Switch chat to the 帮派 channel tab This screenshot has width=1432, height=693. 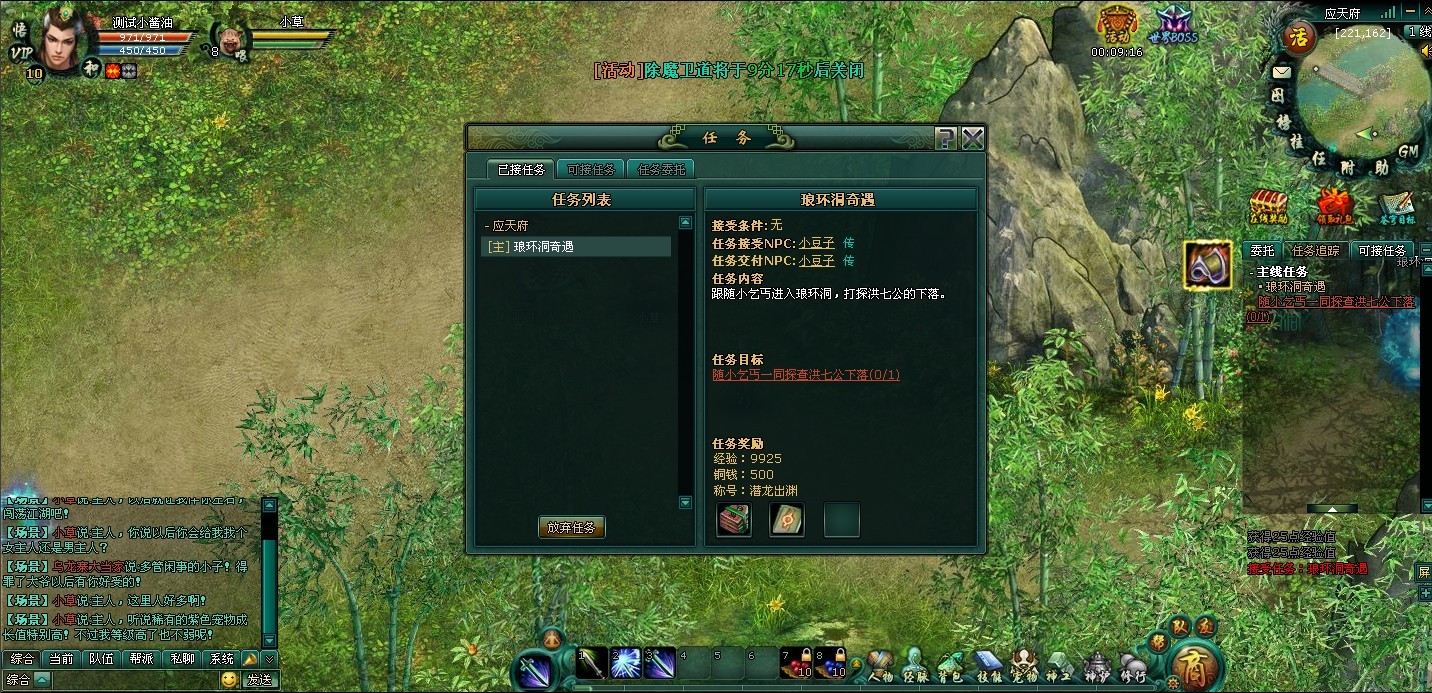tap(141, 659)
